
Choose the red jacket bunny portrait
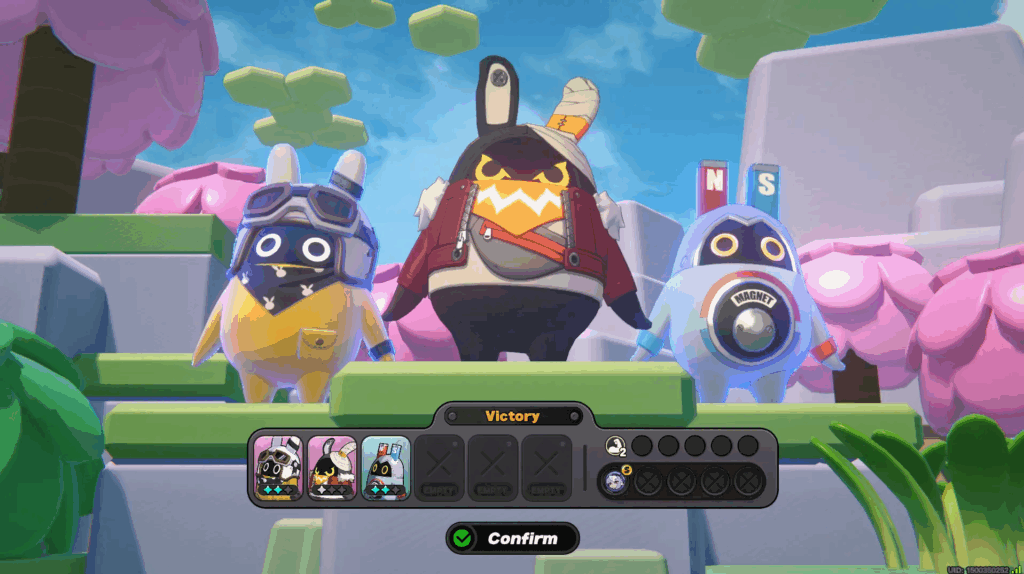331,467
